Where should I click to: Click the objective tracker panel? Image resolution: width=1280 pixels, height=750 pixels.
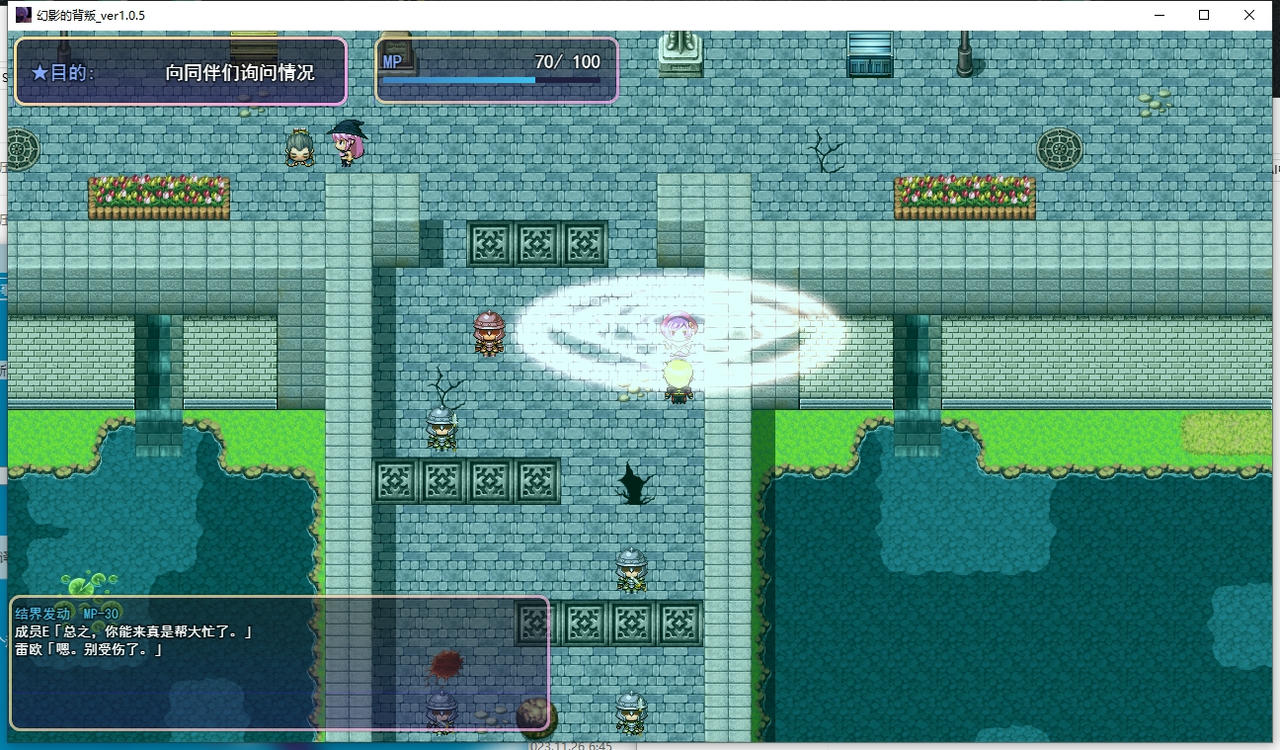tap(181, 72)
